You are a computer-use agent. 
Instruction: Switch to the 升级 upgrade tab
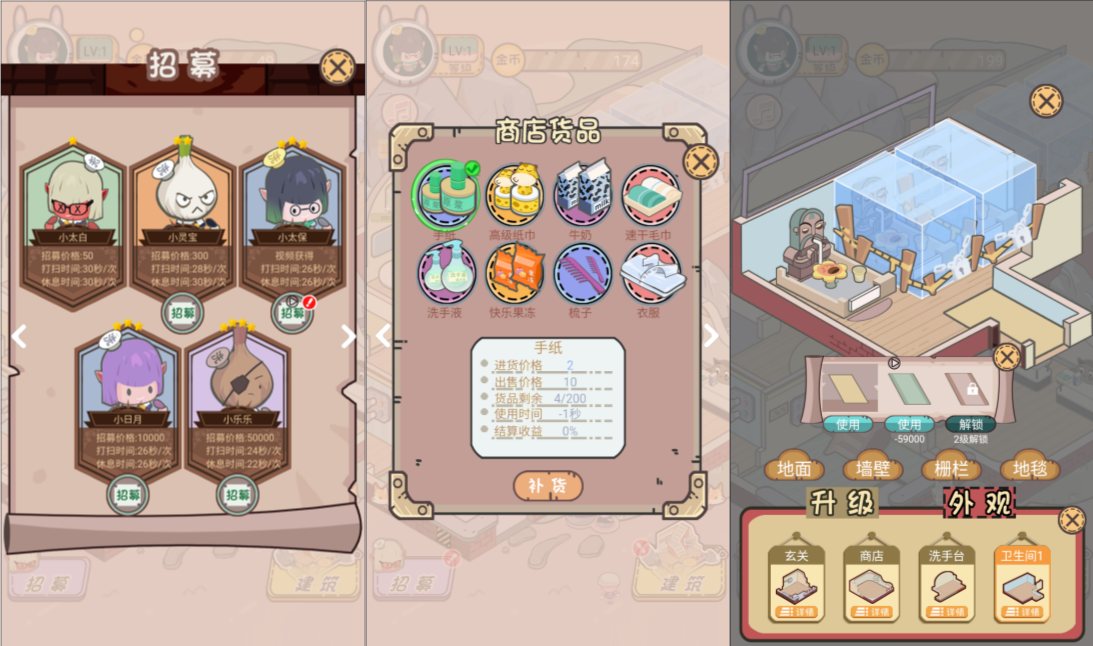(843, 503)
